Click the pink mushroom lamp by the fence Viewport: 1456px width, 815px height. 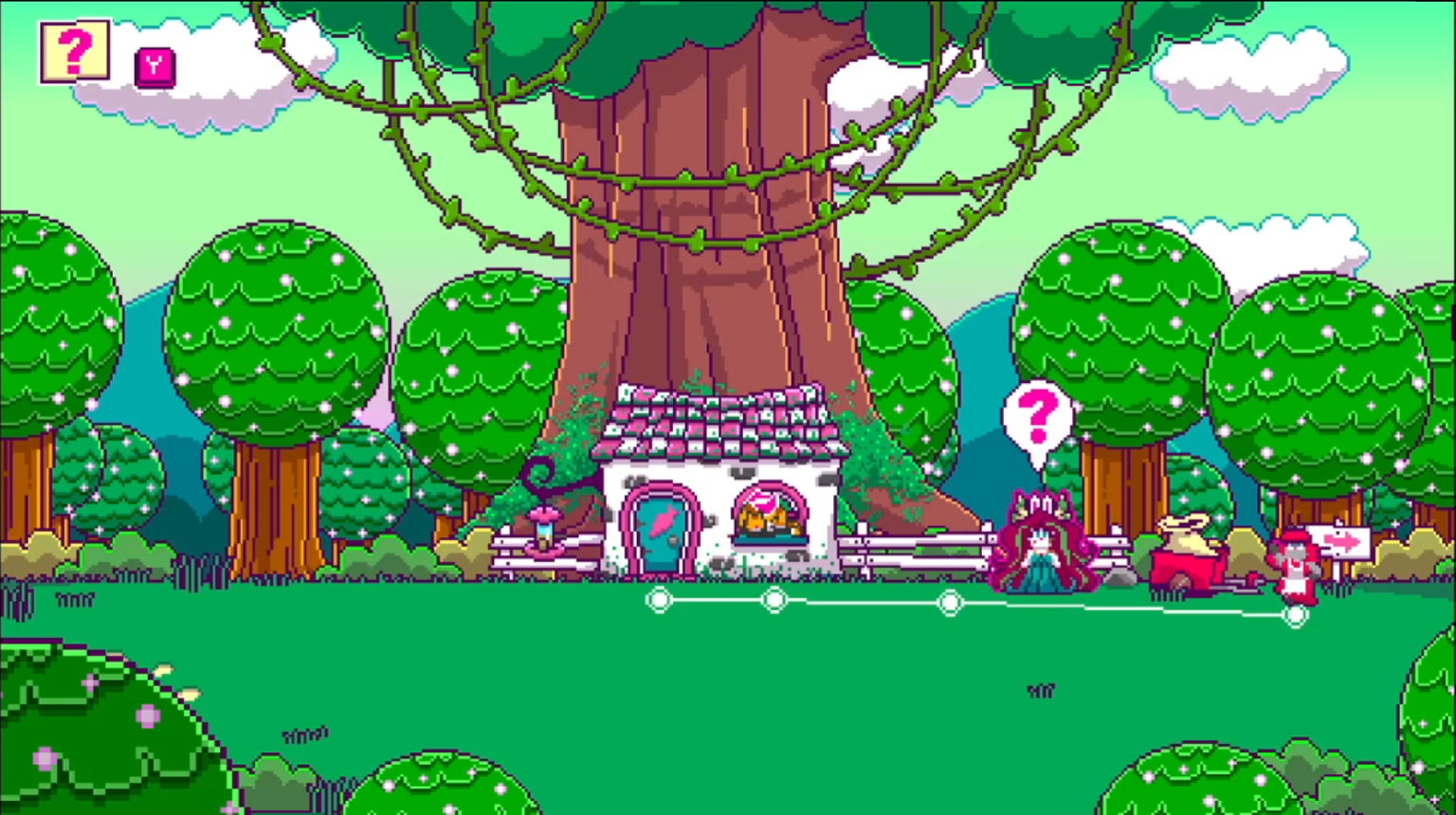tap(543, 523)
